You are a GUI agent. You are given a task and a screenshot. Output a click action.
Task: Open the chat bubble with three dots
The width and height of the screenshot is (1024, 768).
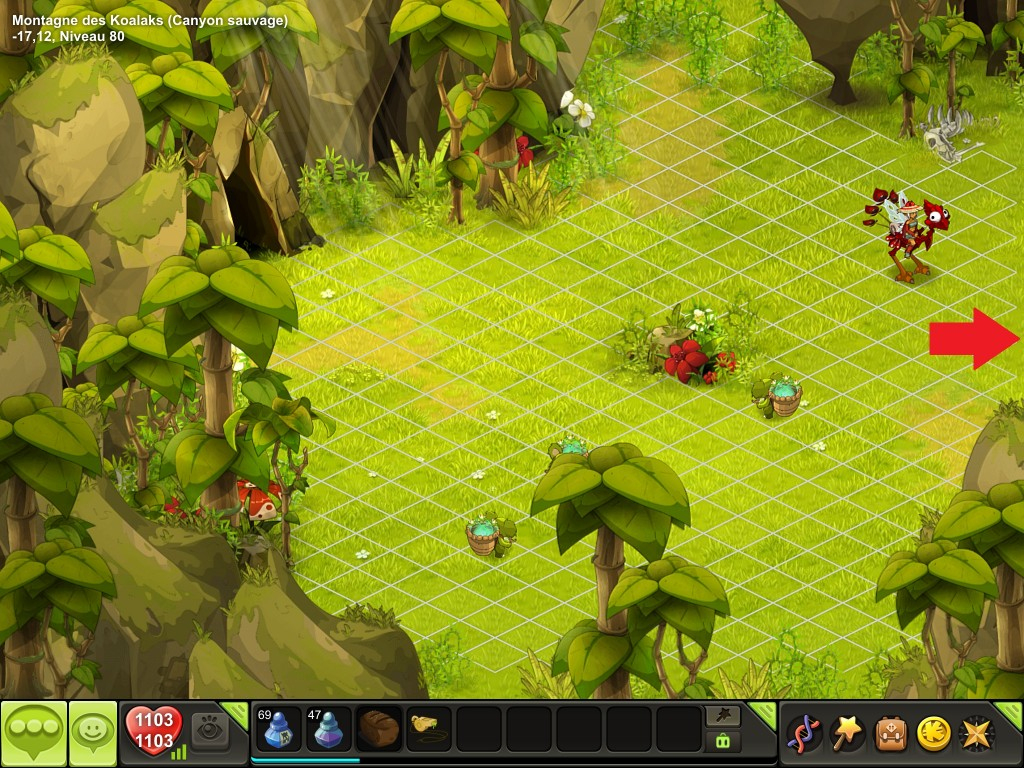[x=34, y=733]
